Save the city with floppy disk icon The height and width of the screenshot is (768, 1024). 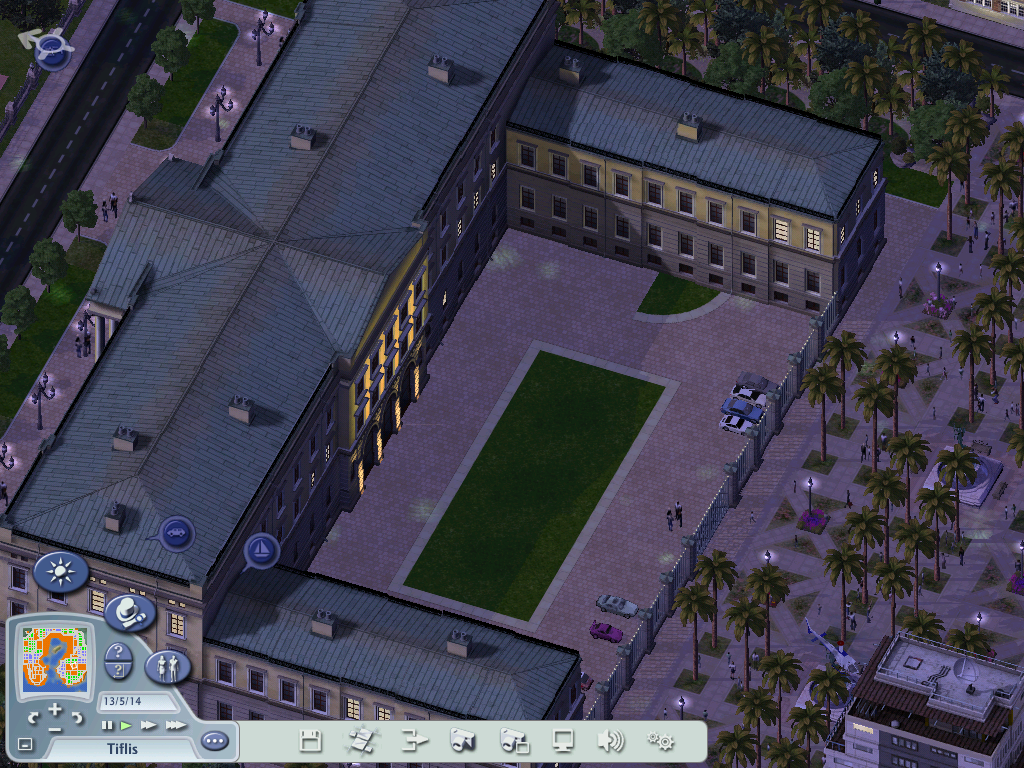(x=311, y=741)
